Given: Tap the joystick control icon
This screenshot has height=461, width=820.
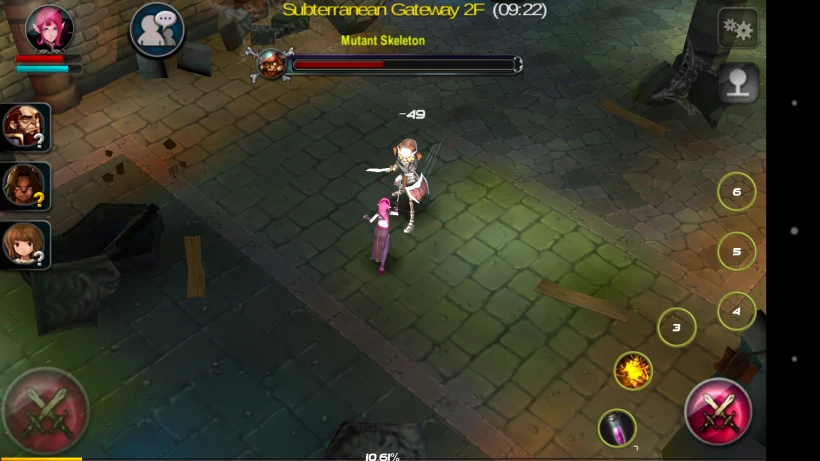Looking at the screenshot, I should (x=738, y=84).
